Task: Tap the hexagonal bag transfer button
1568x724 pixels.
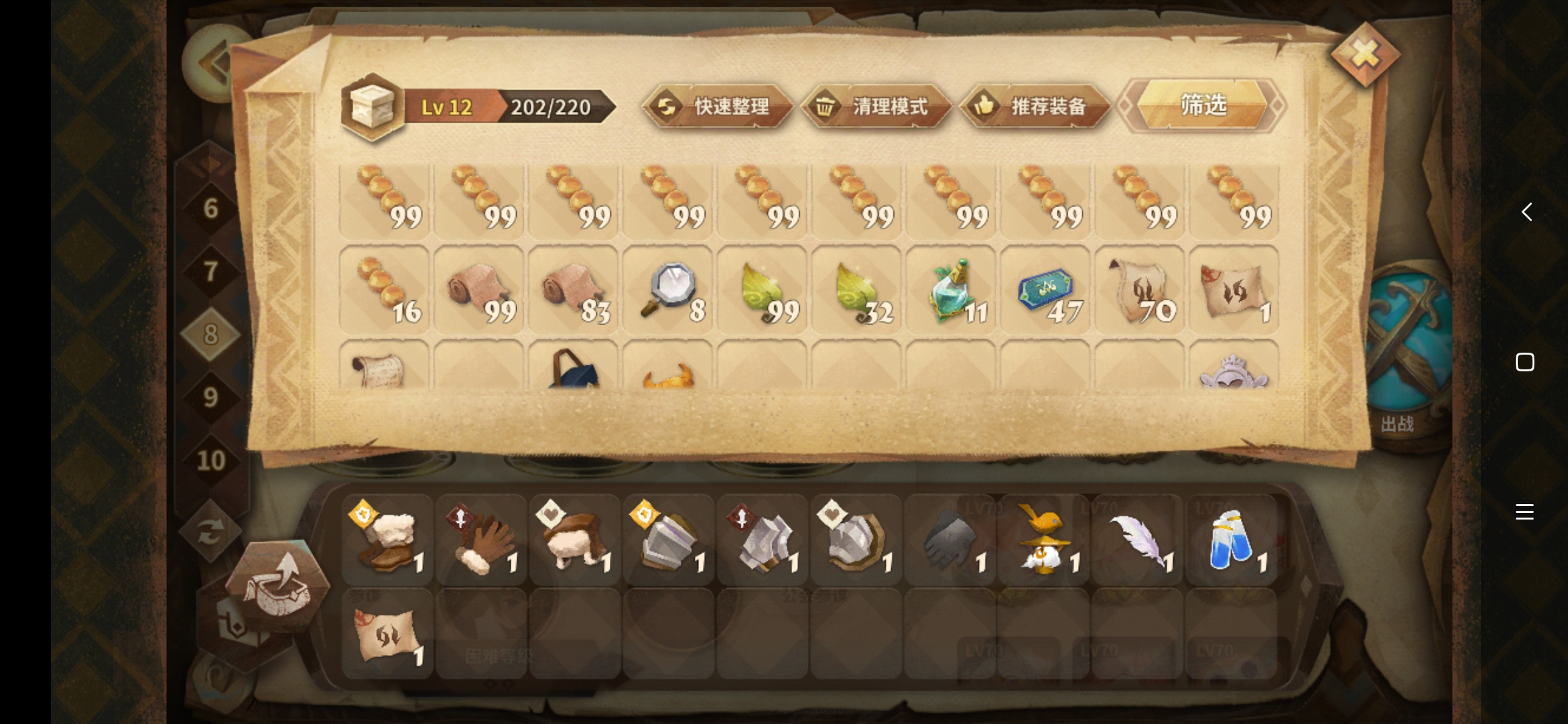Action: (277, 585)
